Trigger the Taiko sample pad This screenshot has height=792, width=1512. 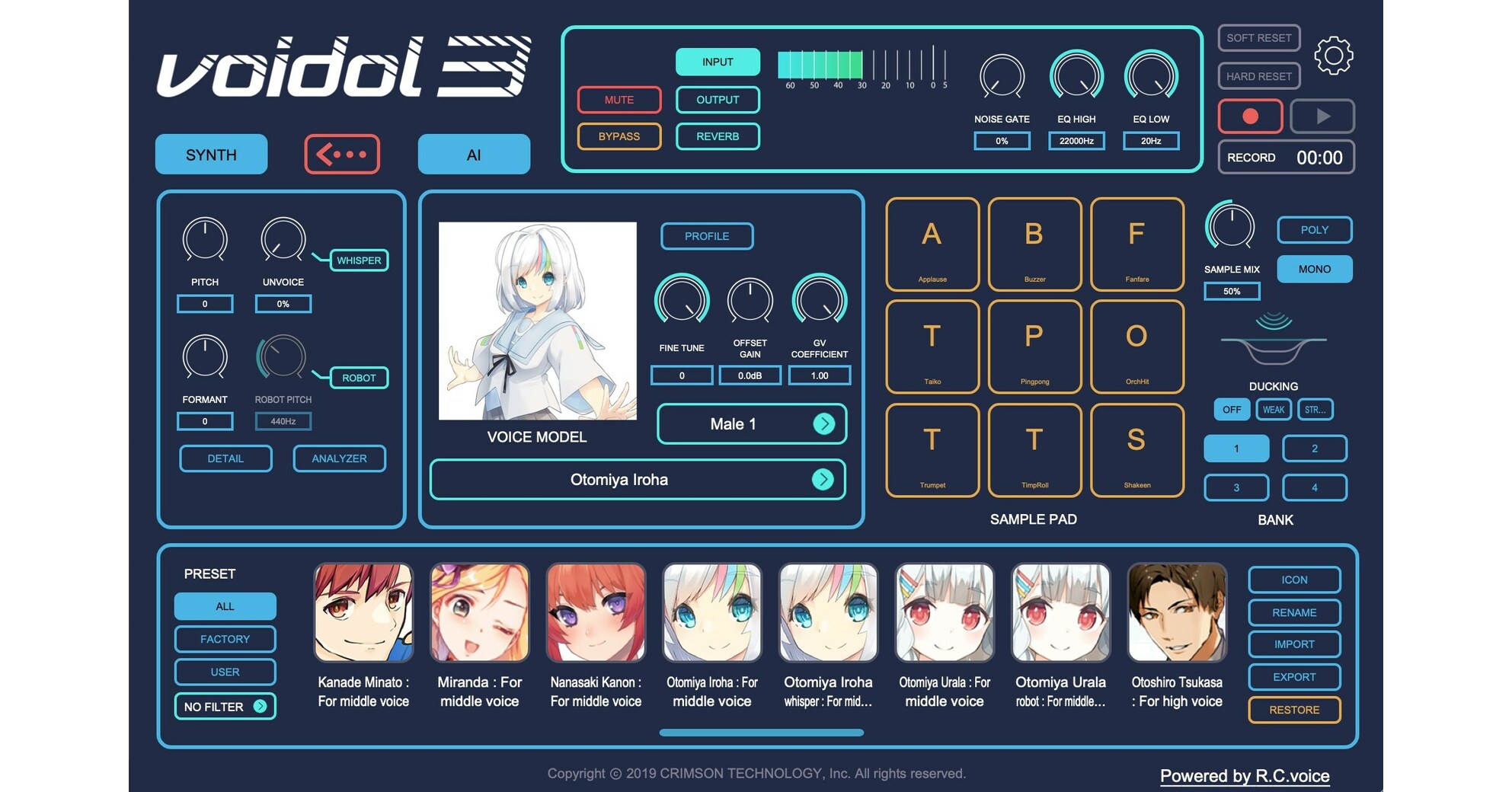[x=932, y=347]
